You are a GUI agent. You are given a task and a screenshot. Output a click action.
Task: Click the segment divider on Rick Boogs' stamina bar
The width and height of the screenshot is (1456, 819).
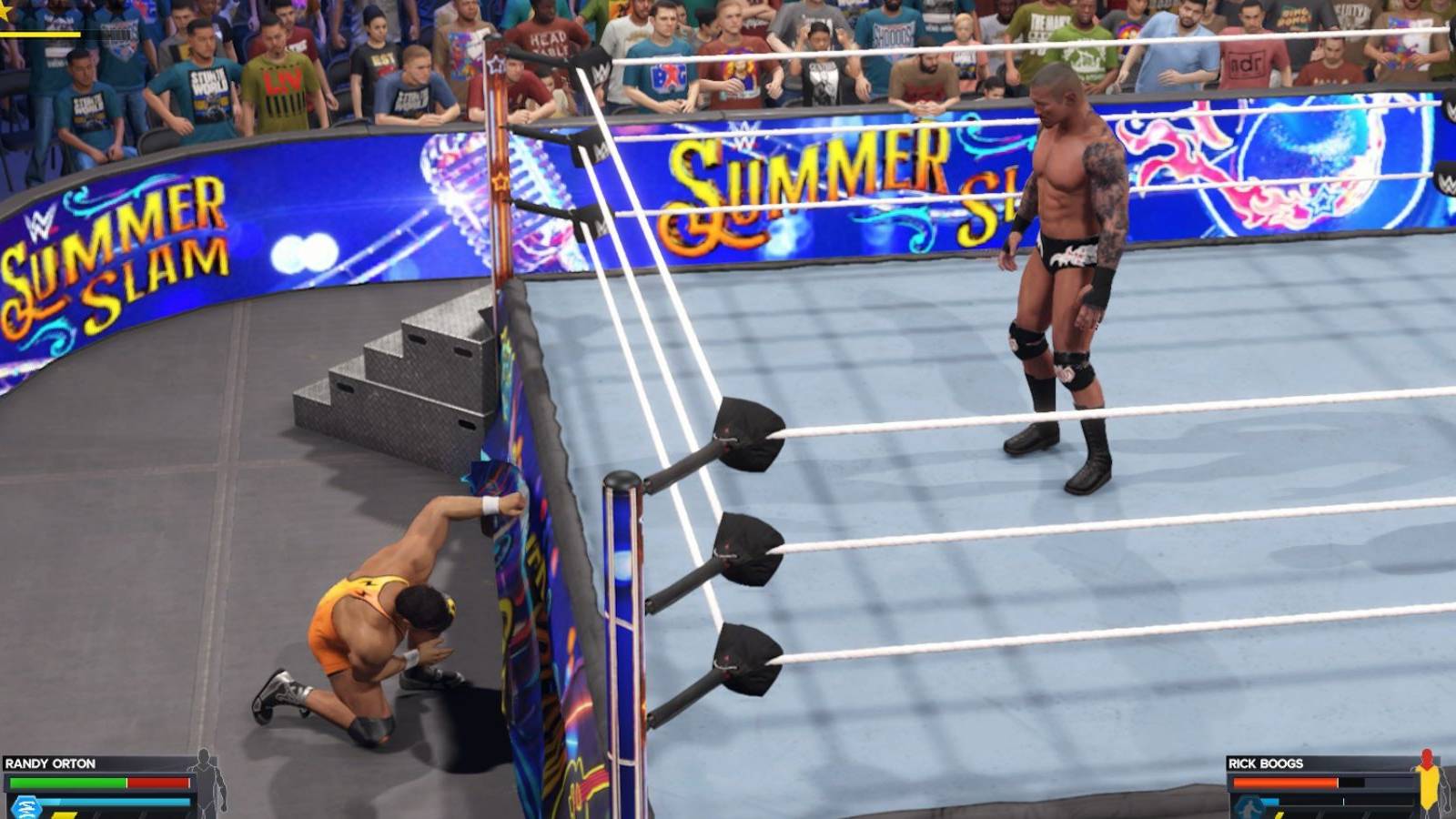1344,801
